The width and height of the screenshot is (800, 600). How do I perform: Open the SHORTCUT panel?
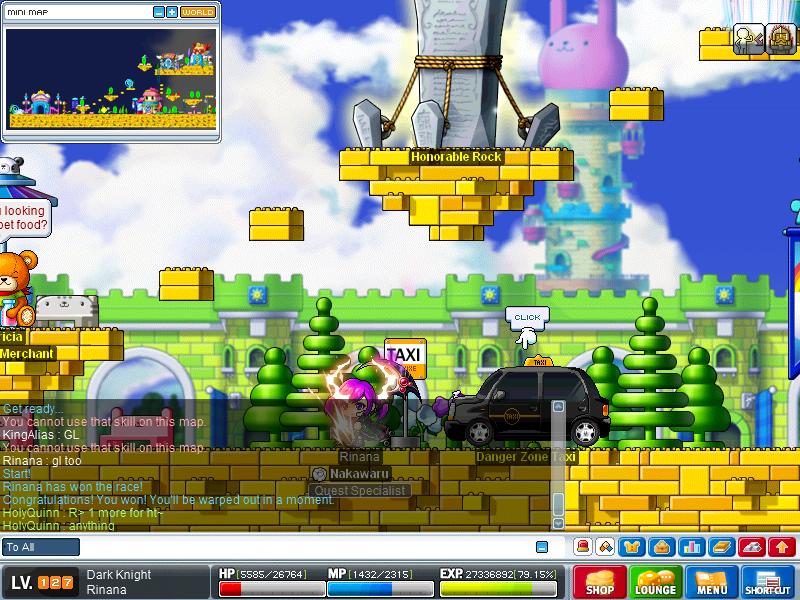(768, 583)
